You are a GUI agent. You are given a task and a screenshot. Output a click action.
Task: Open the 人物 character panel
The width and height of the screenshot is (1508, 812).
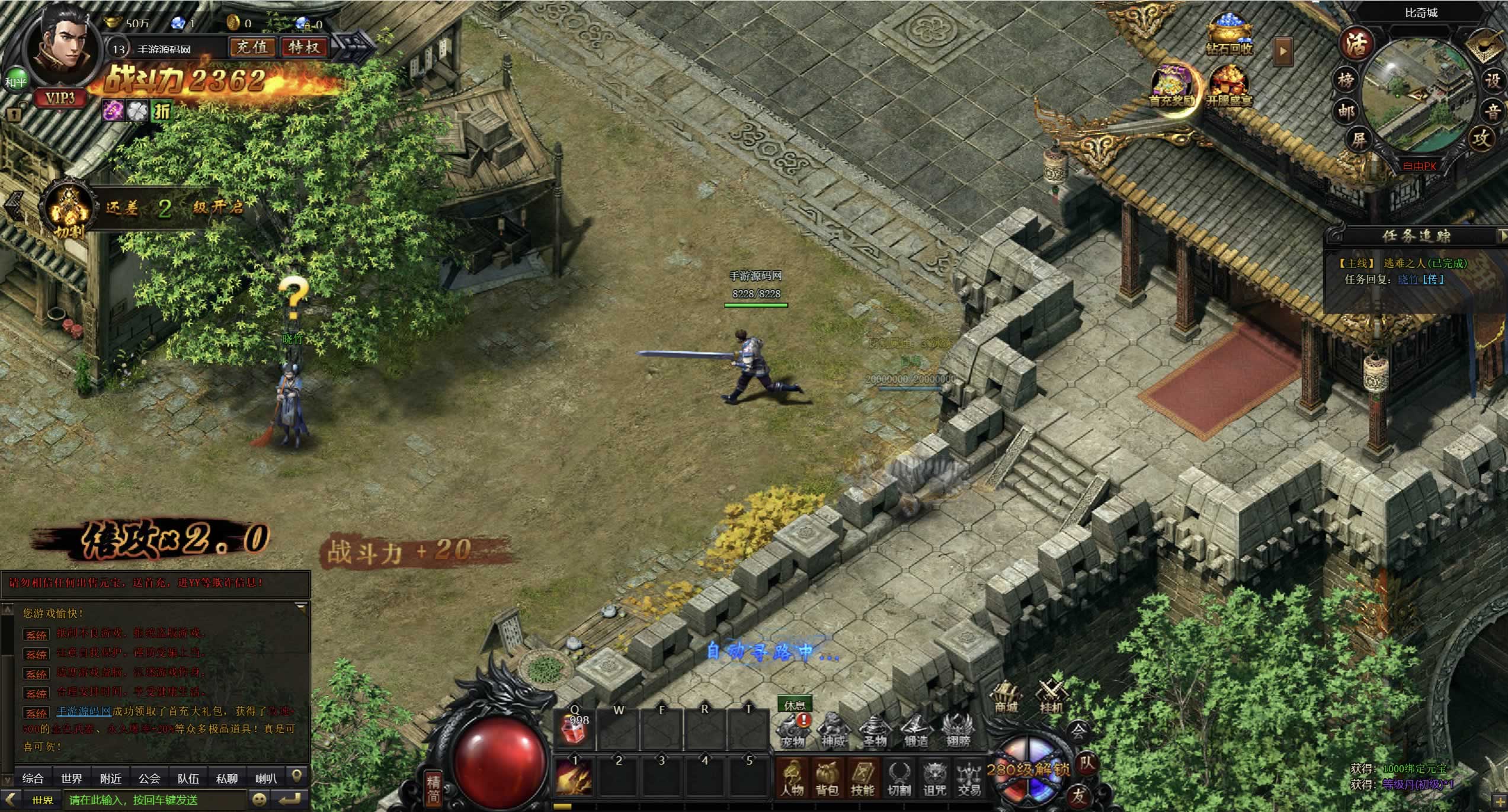click(x=792, y=778)
